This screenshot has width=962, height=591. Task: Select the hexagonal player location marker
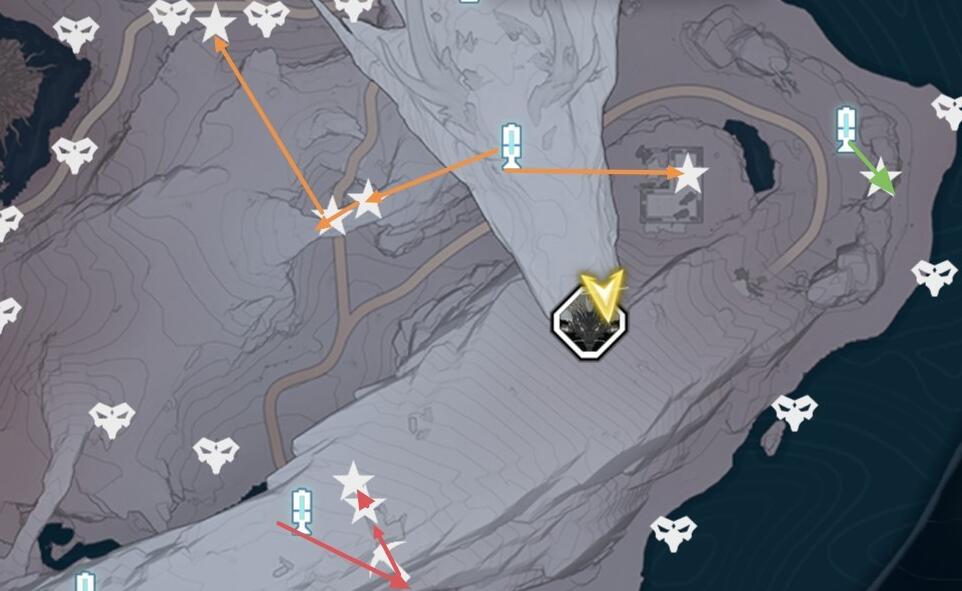[589, 322]
